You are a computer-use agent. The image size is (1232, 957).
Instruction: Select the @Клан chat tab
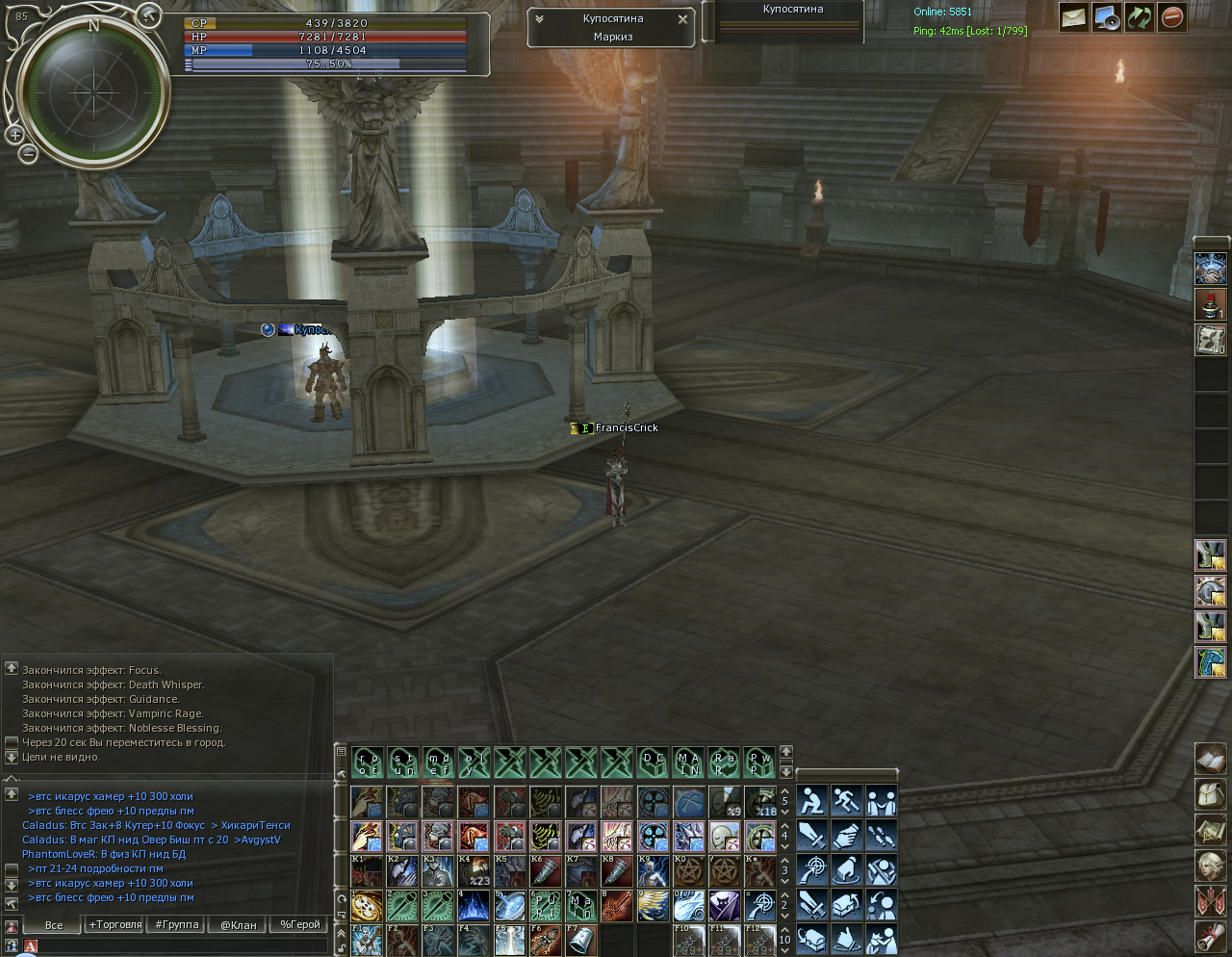point(238,925)
